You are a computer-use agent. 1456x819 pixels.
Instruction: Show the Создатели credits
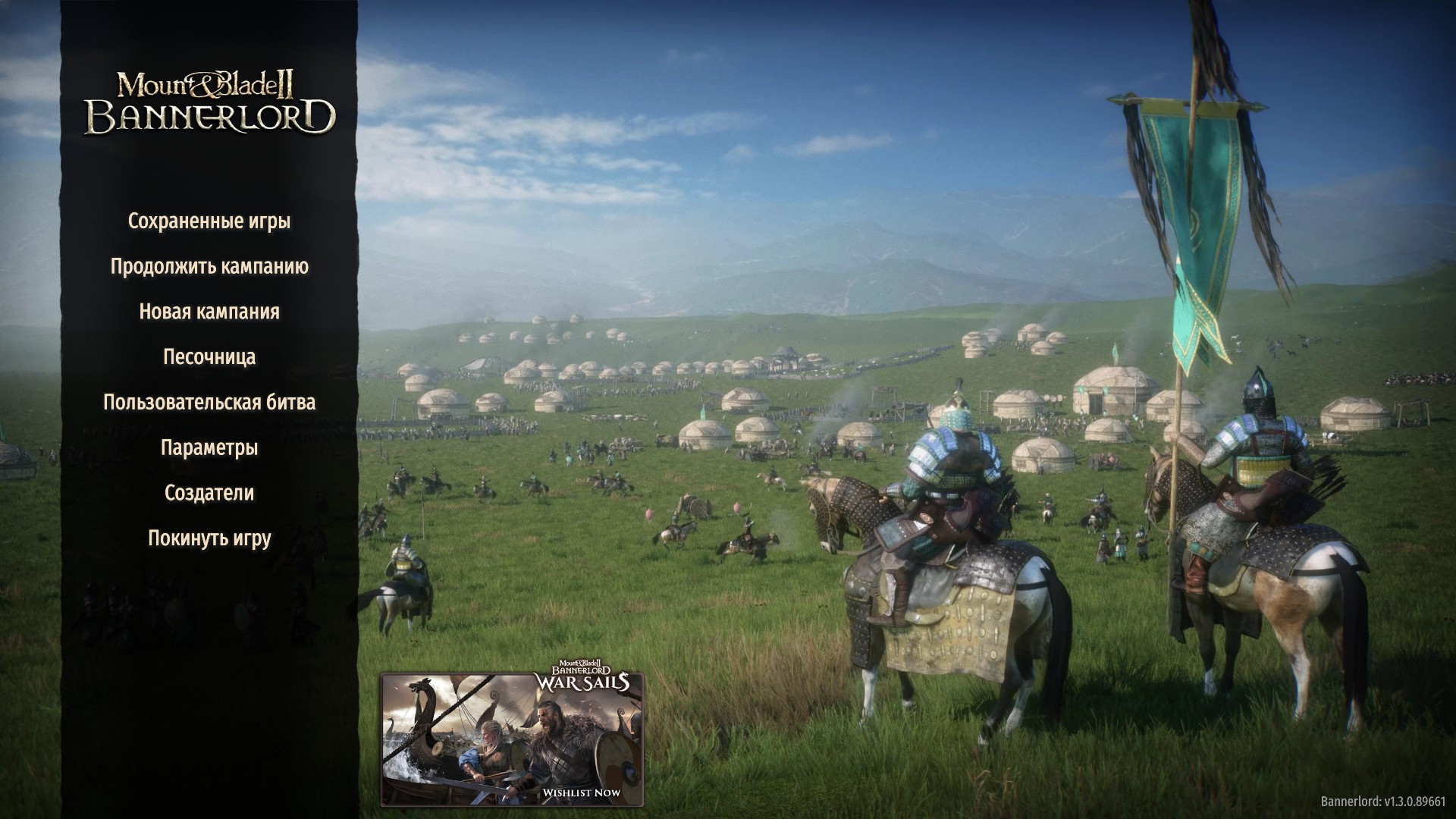click(209, 493)
